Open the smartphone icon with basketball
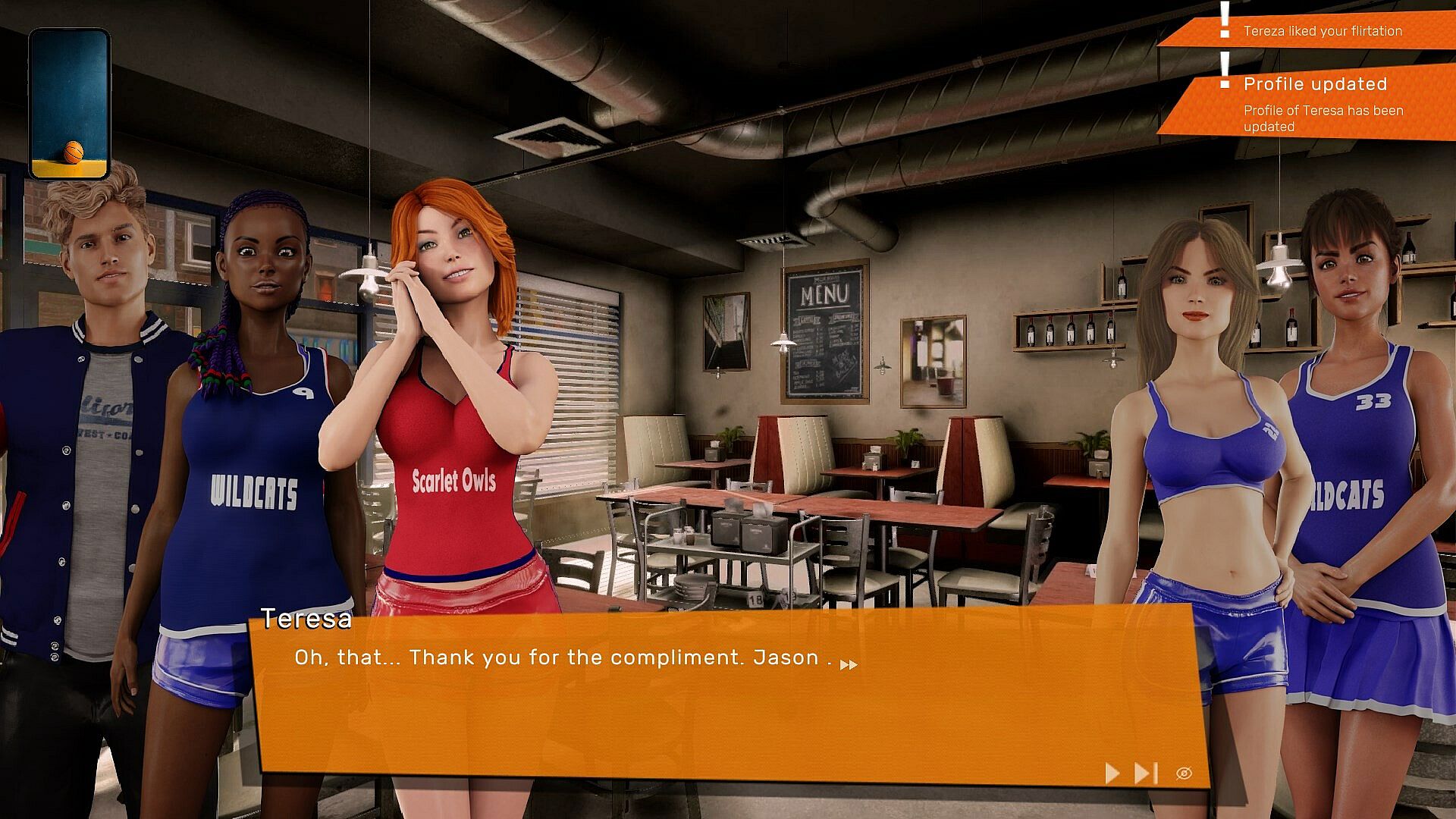The image size is (1456, 819). [x=70, y=104]
